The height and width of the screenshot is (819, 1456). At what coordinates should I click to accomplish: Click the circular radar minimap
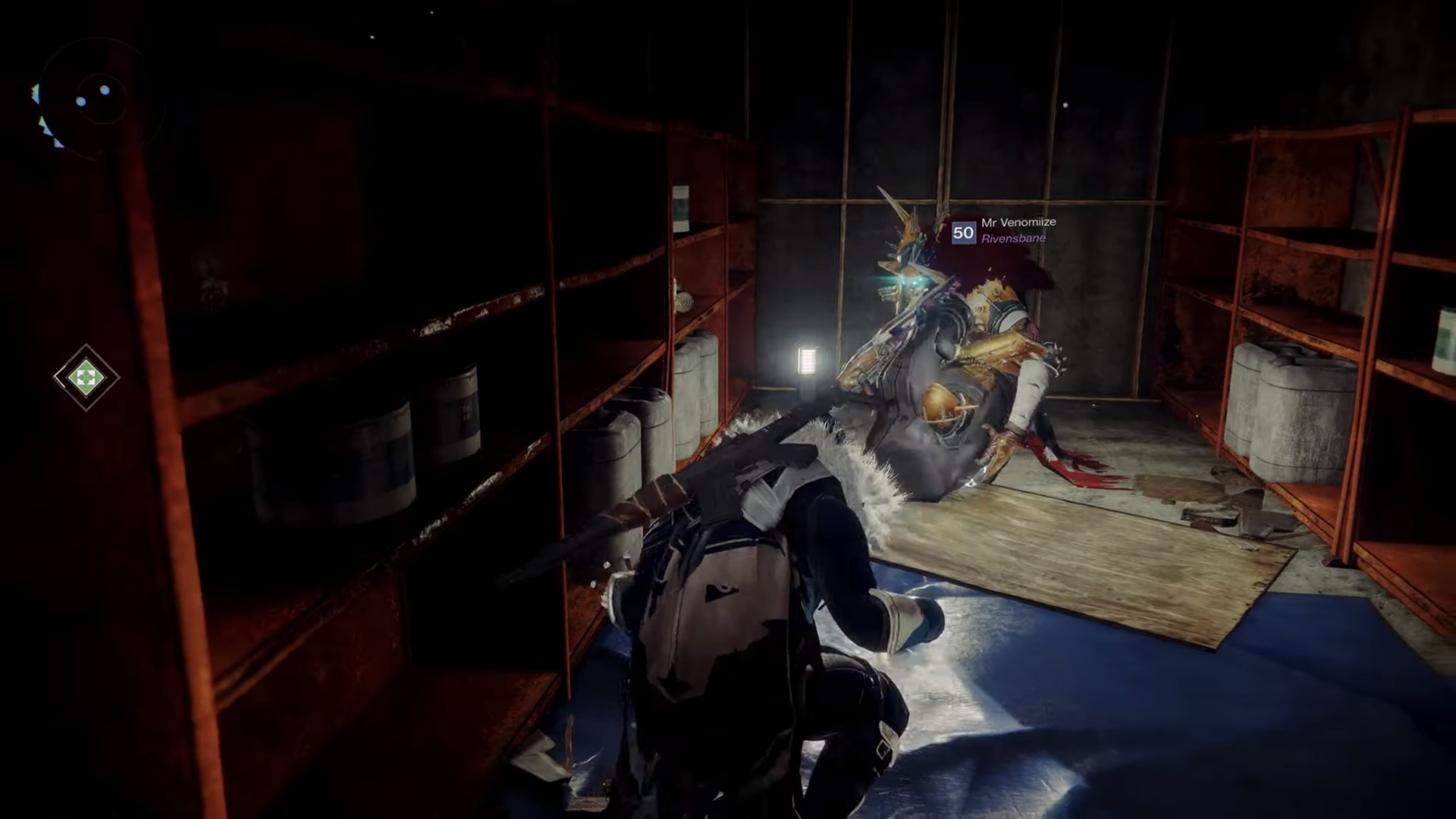click(99, 99)
